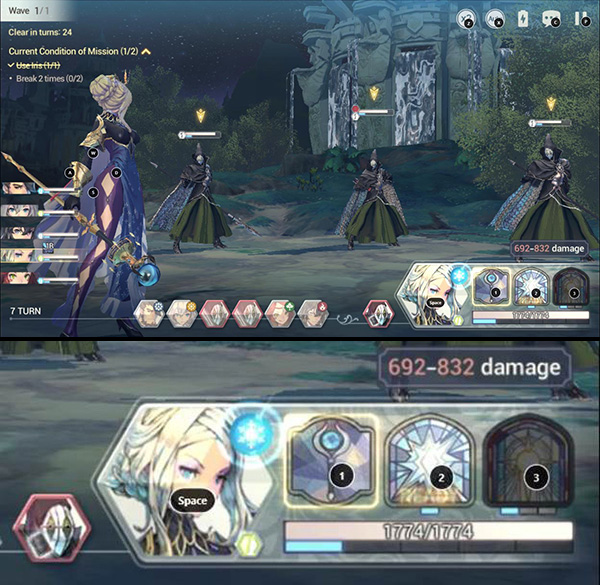Select the turn-order portrait with green badge
Screen dimensions: 600x585
279,313
